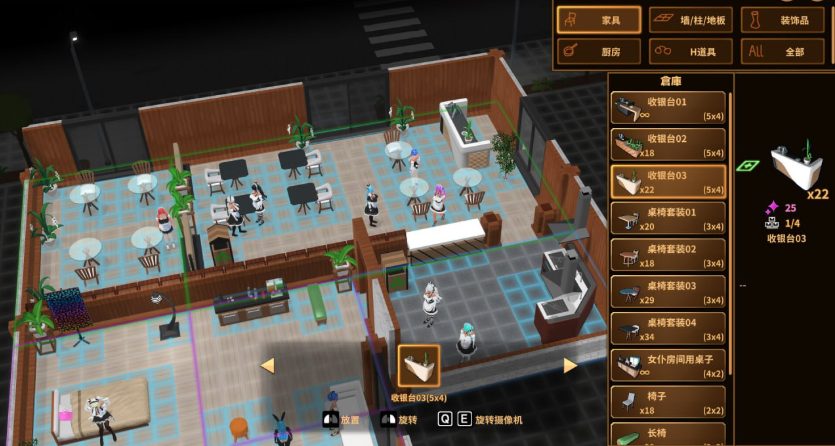Choose 桌椅套装02 from the list
The width and height of the screenshot is (835, 446).
(669, 255)
